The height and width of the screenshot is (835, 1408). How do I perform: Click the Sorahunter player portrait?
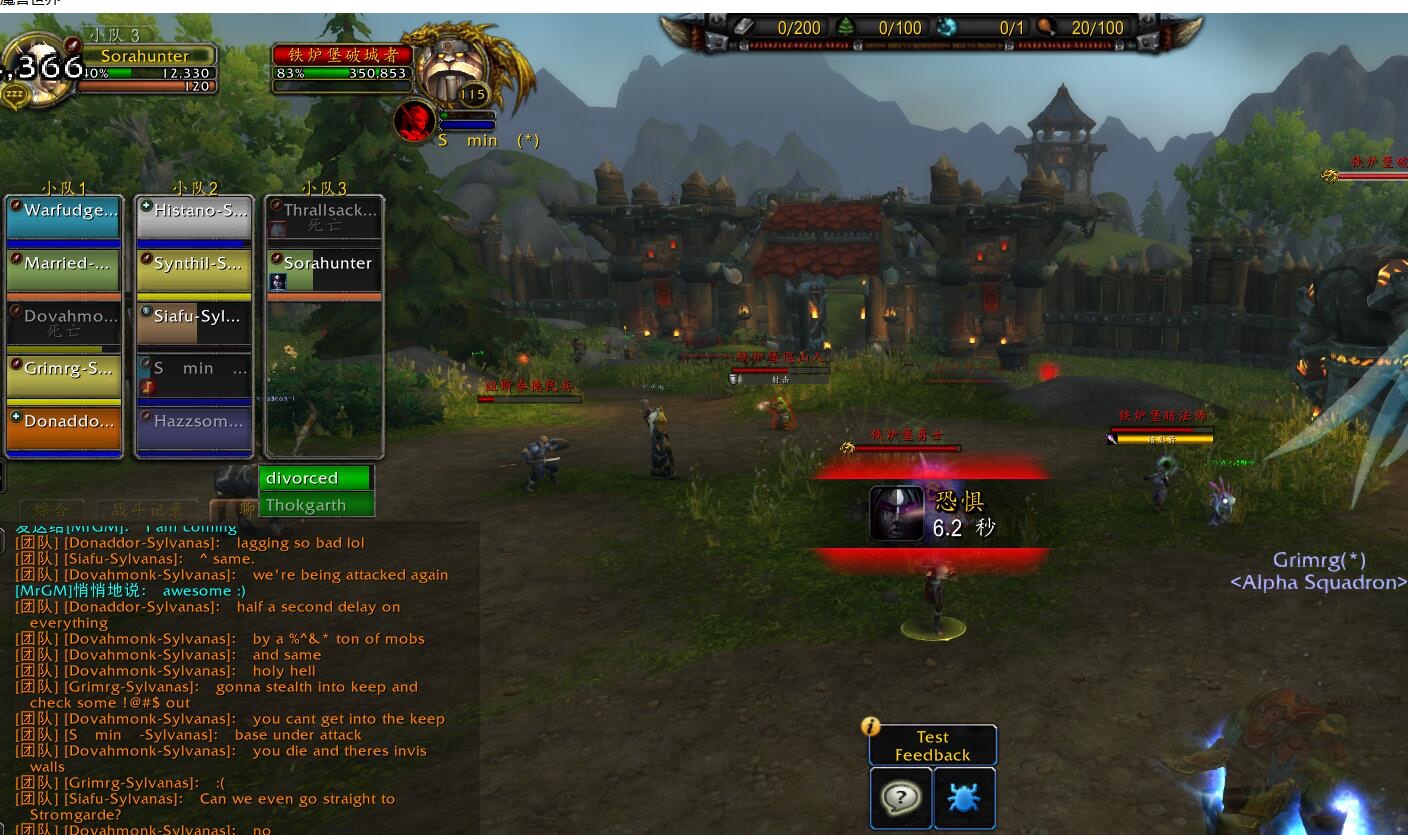coord(36,68)
